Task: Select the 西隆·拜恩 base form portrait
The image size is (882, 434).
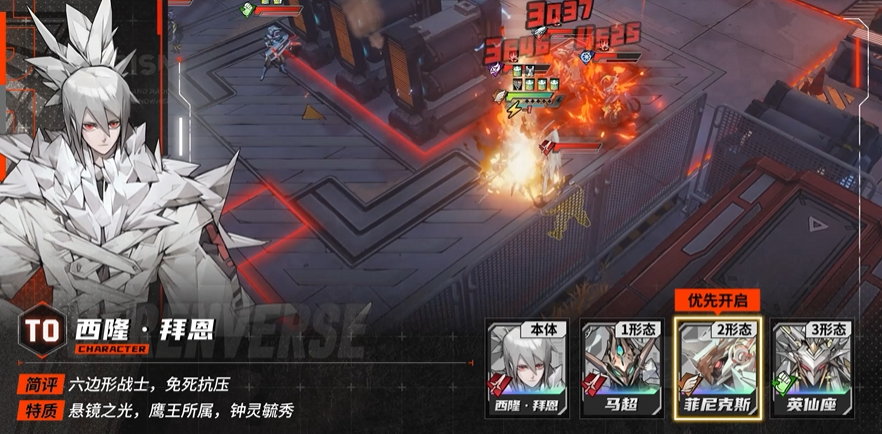Action: click(525, 368)
